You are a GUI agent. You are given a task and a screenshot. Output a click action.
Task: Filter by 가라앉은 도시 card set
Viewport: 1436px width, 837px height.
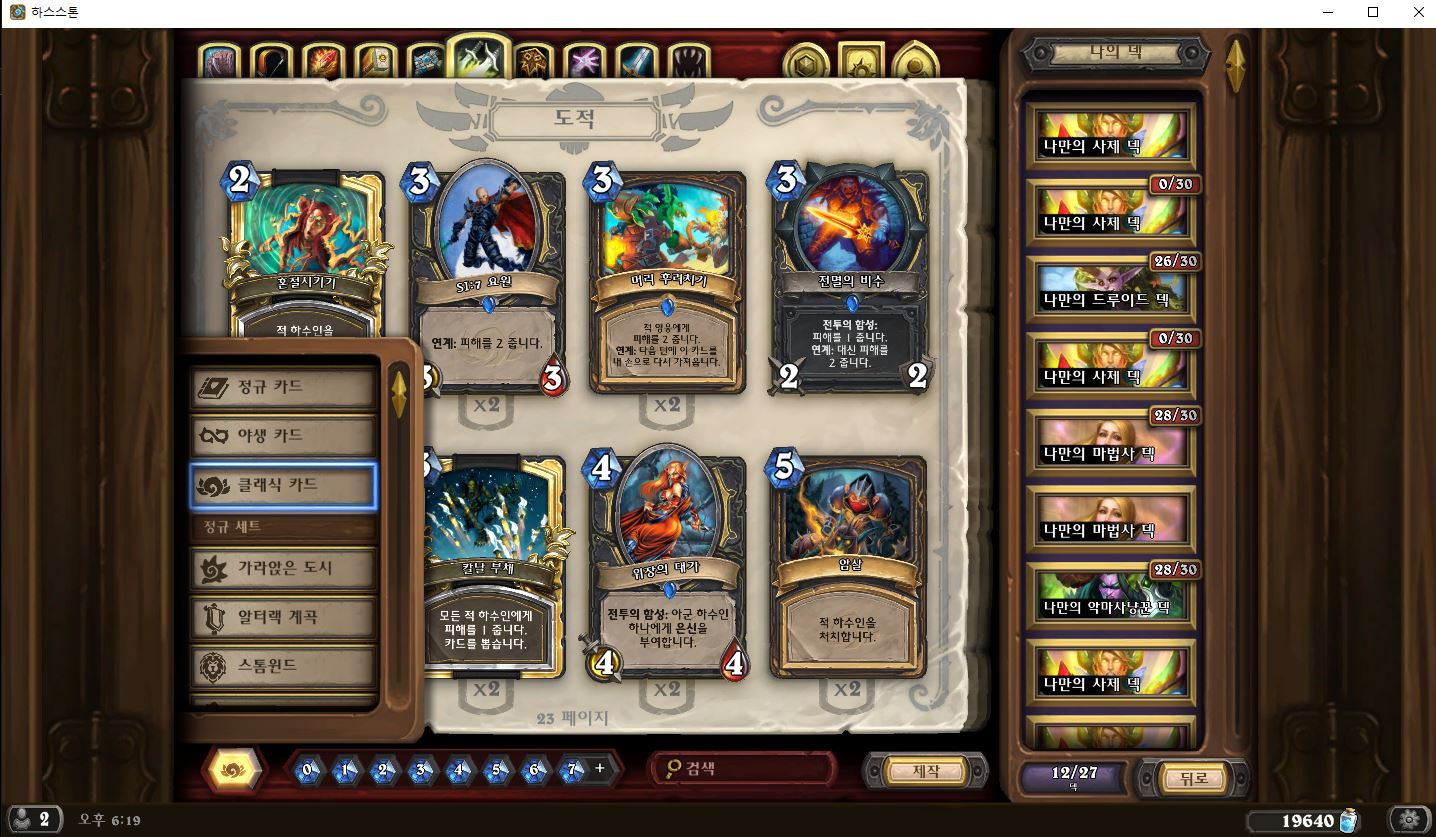pyautogui.click(x=283, y=568)
